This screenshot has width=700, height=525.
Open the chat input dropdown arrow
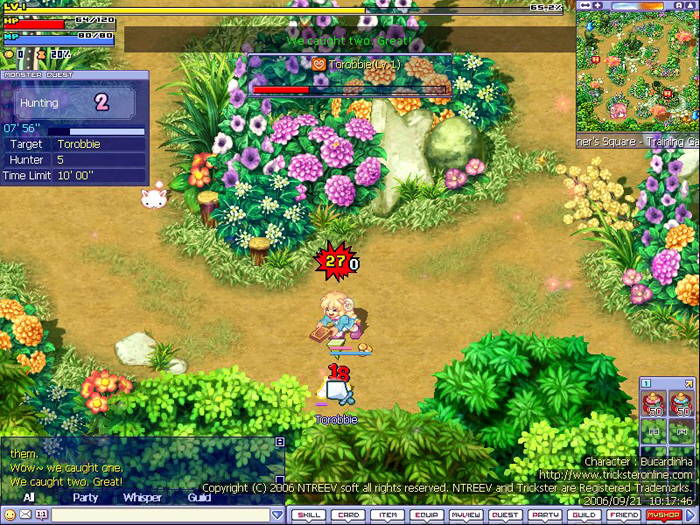tap(277, 515)
